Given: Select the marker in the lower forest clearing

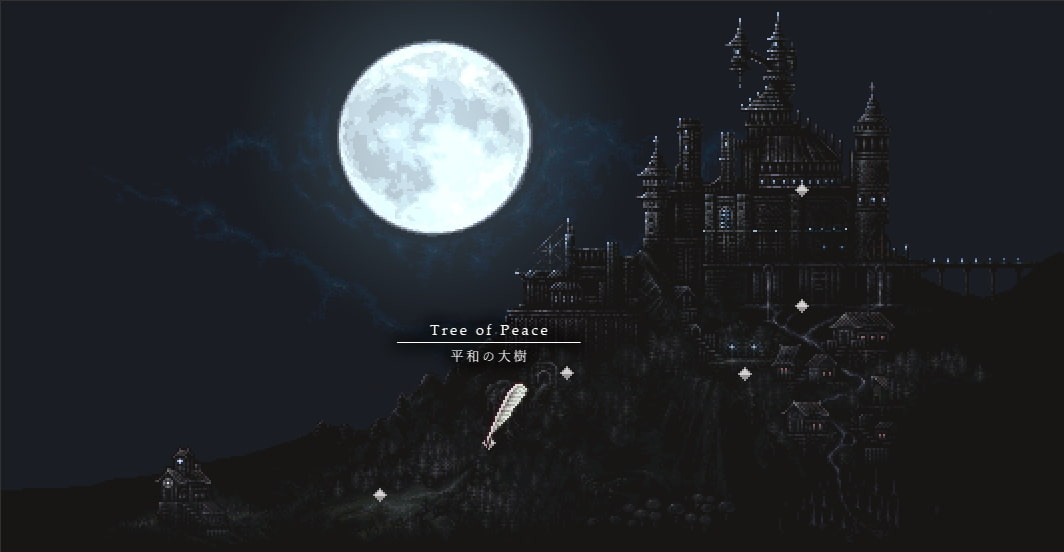Looking at the screenshot, I should pos(379,494).
